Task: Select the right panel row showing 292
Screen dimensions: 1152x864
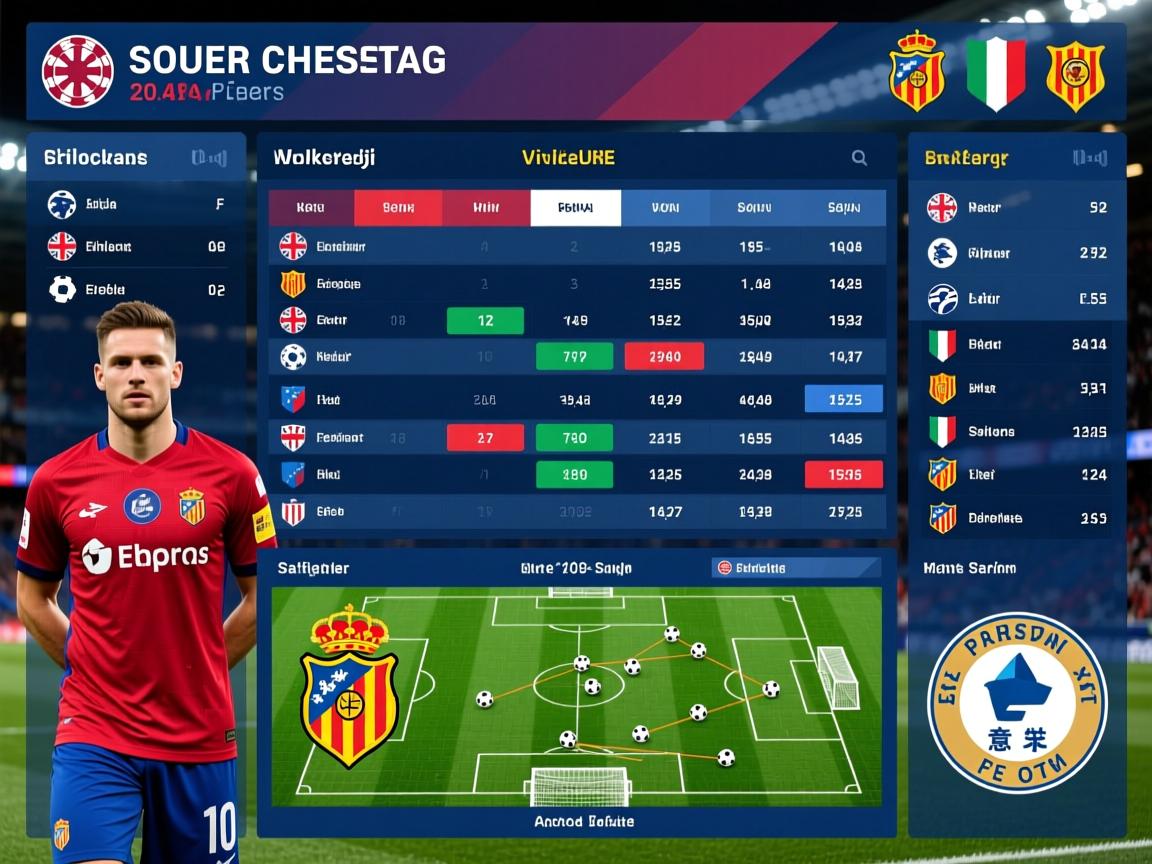Action: click(x=1017, y=253)
